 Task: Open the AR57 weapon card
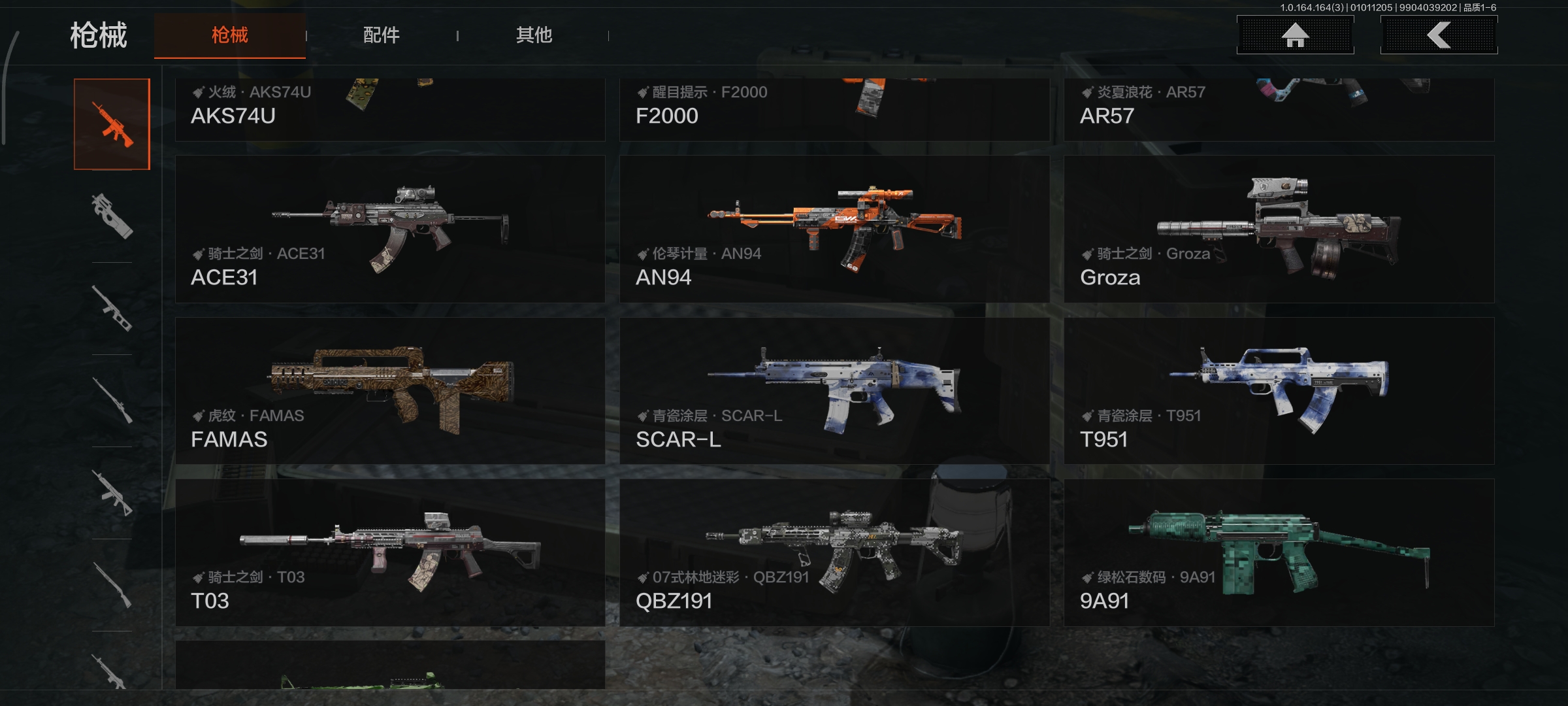click(1279, 110)
